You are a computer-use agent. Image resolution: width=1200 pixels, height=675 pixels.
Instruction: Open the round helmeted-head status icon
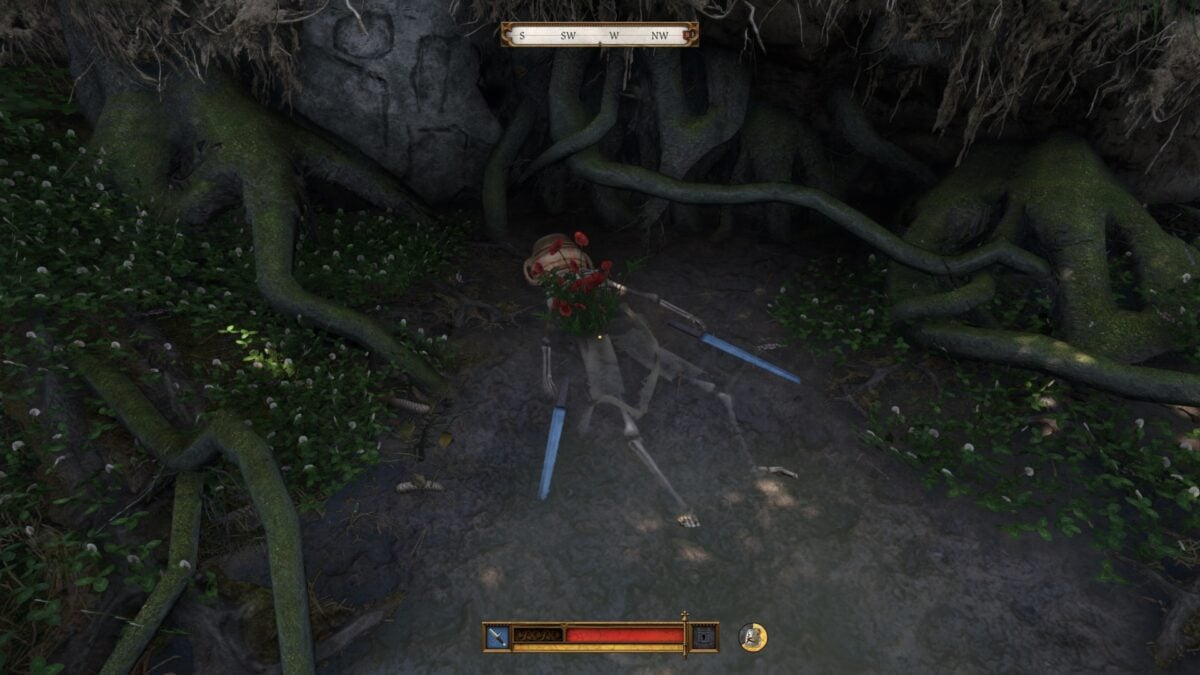coord(753,637)
